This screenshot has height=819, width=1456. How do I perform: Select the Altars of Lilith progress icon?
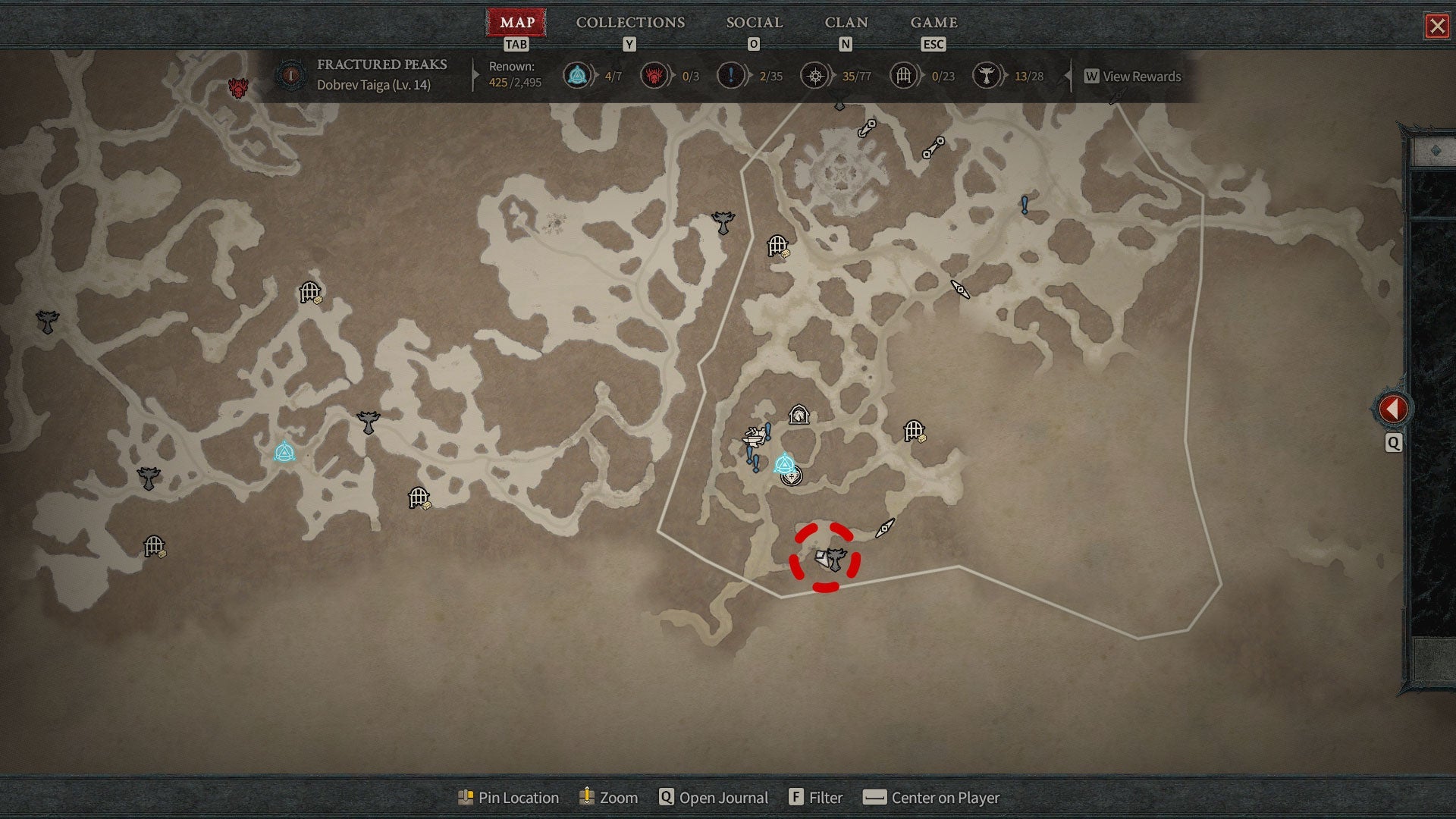pyautogui.click(x=986, y=76)
